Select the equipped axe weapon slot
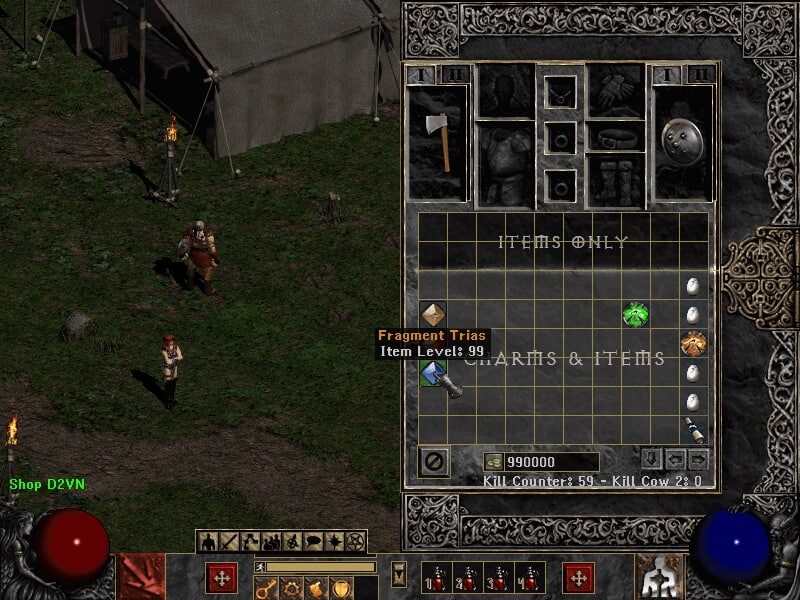 click(439, 142)
